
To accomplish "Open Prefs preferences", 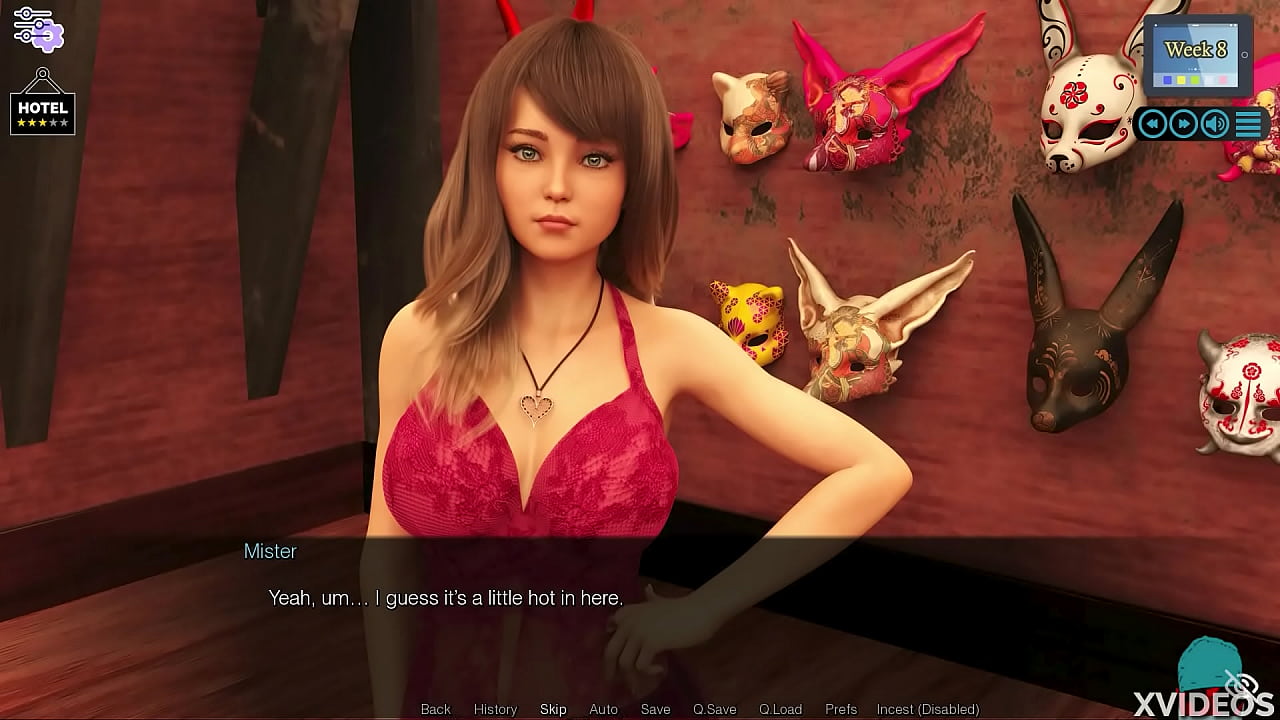I will tap(841, 709).
